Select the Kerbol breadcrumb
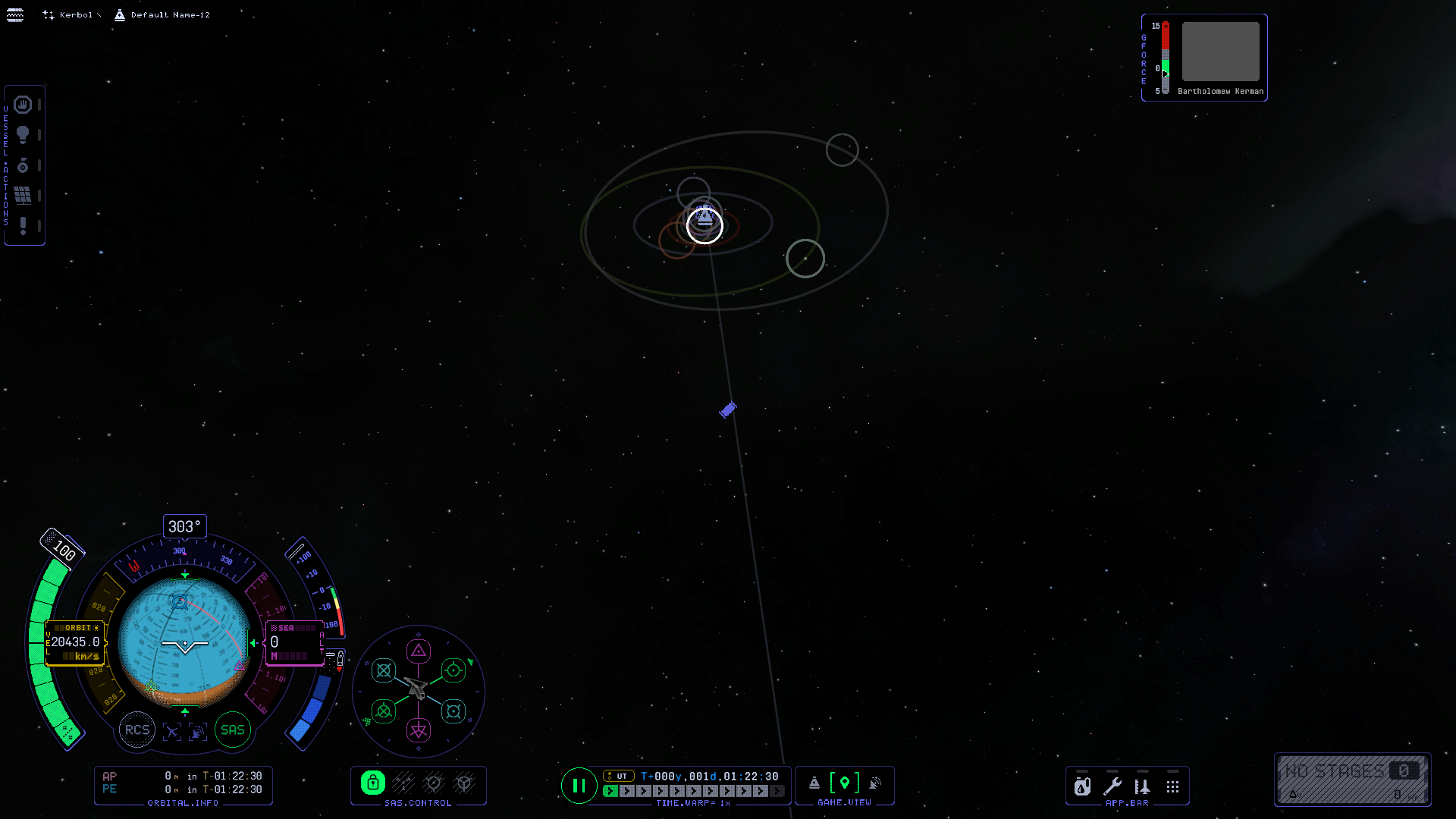Image resolution: width=1456 pixels, height=819 pixels. pos(74,15)
